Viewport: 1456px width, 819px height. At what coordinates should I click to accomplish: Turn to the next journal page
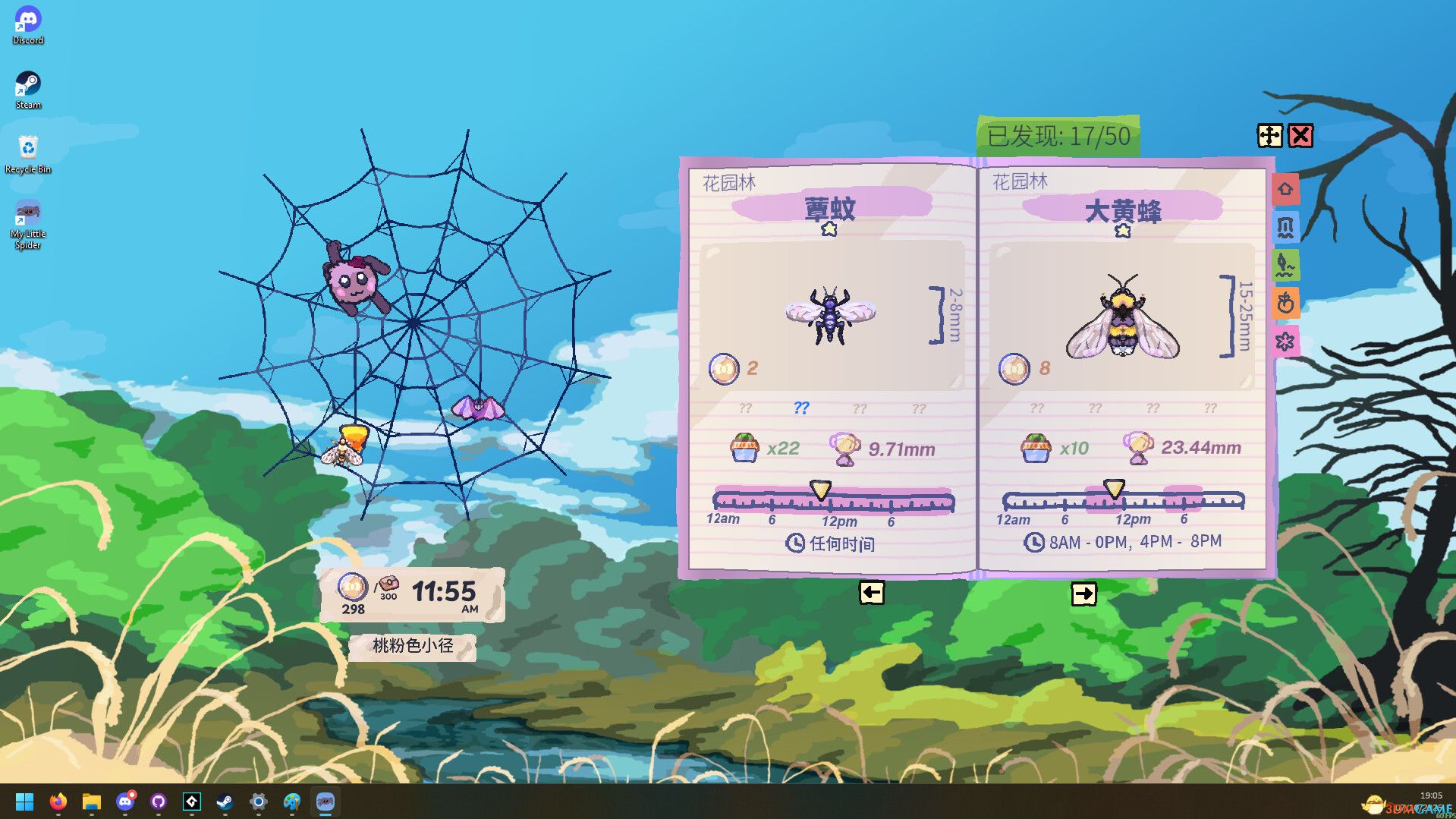coord(1085,594)
